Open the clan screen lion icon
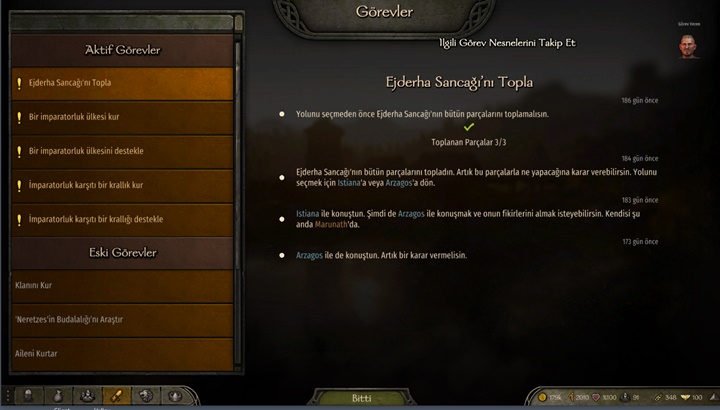Screen dimensions: 720x410 pos(146,396)
